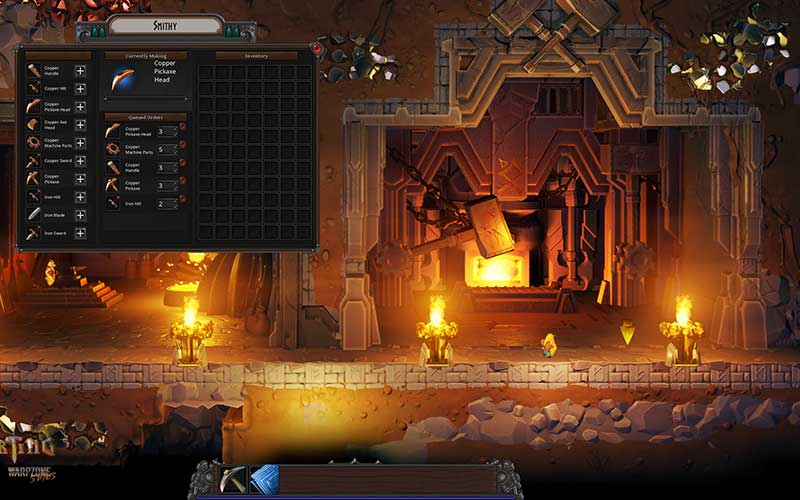The image size is (800, 500).
Task: Queue a Copper Hilt with its plus button
Action: coord(80,88)
